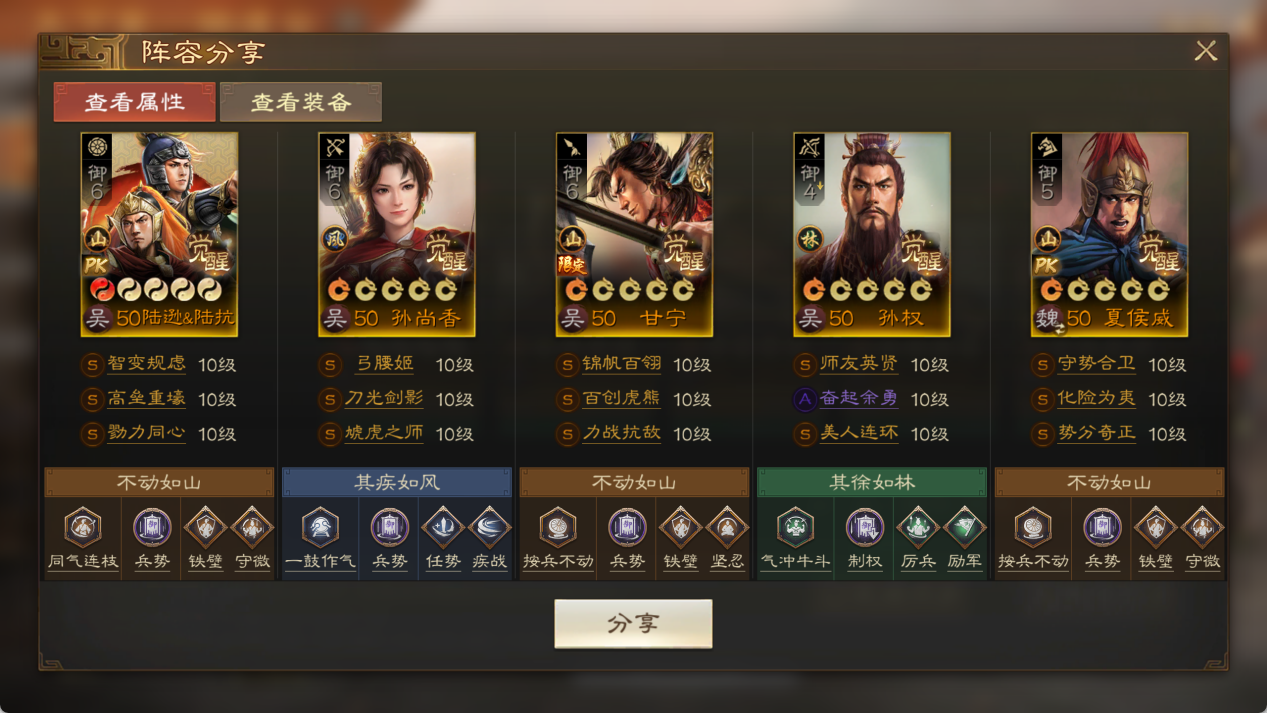Viewport: 1267px width, 713px height.
Task: Show details for skill 弓腰姬
Action: coord(385,365)
